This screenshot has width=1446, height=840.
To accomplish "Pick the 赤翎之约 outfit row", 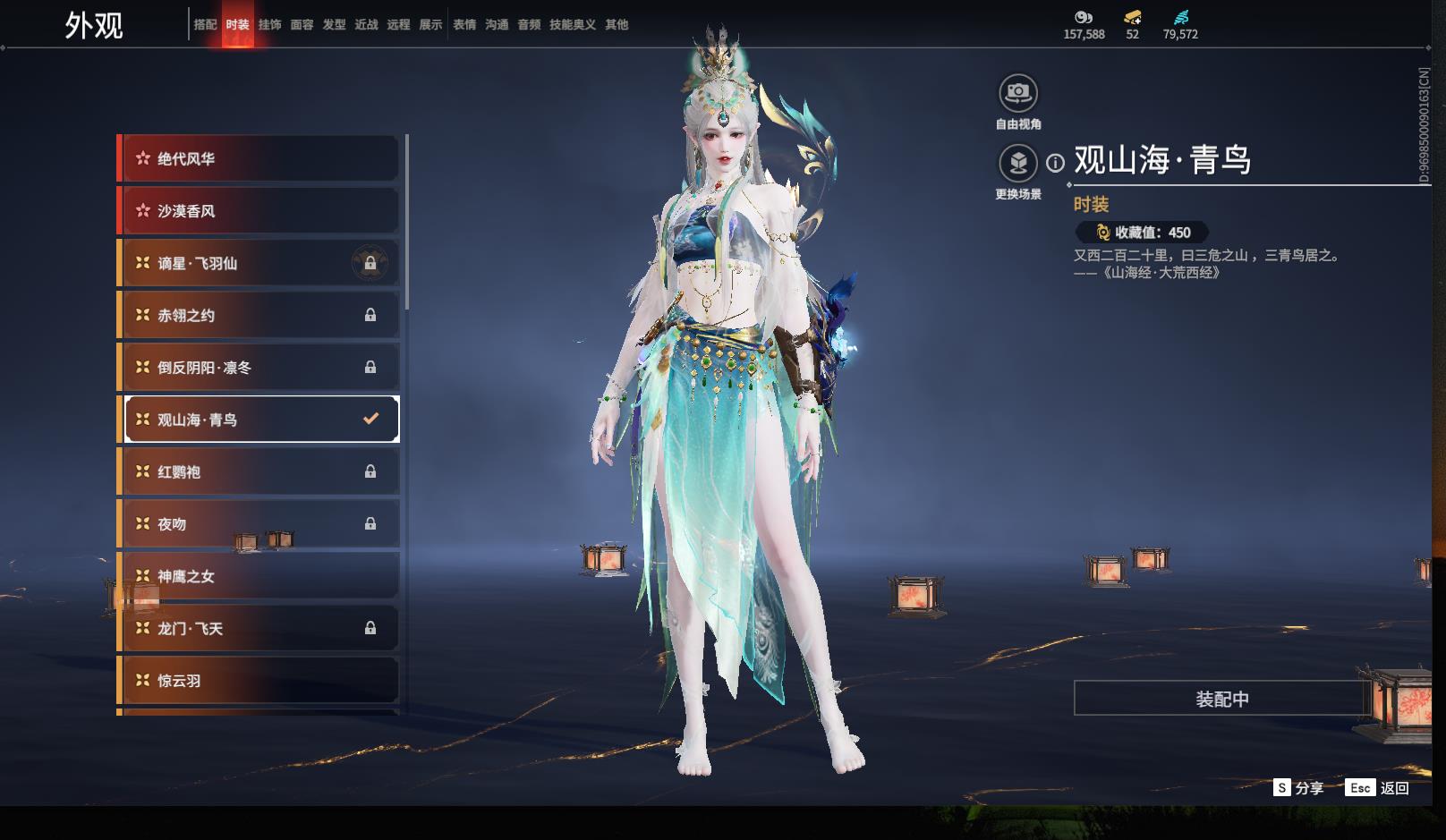I will [x=258, y=316].
